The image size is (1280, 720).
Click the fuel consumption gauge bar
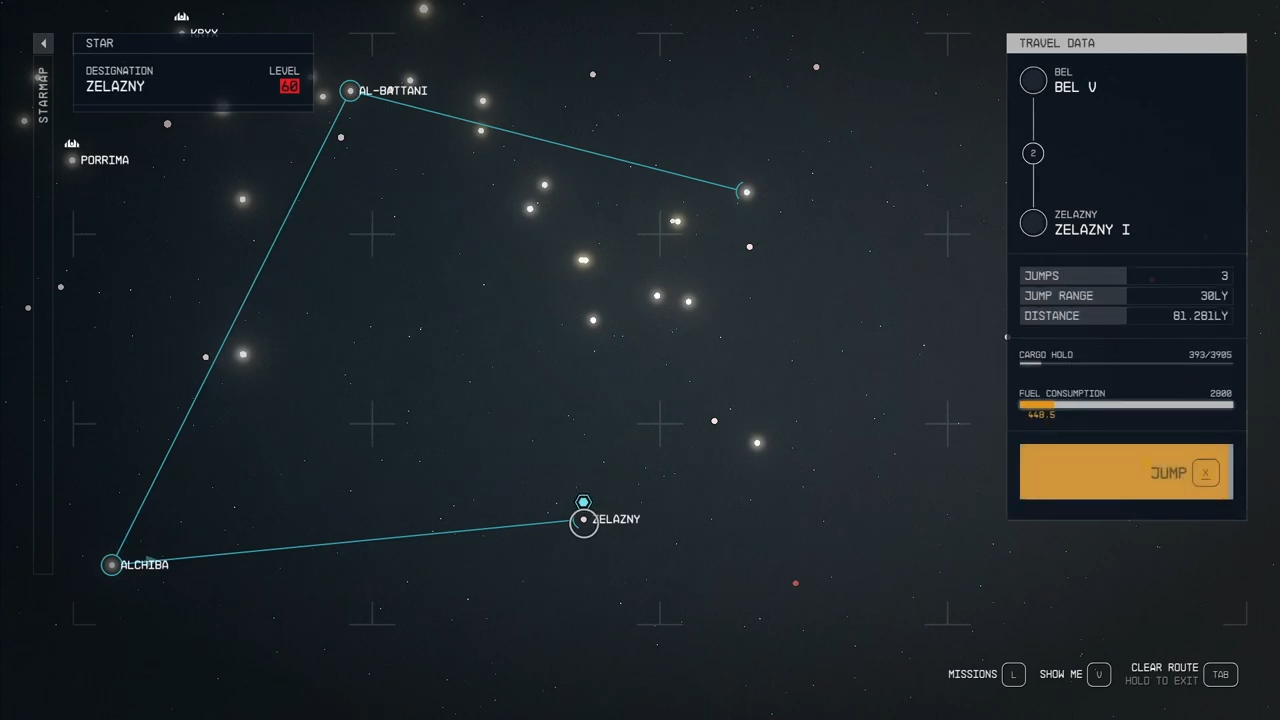1126,405
